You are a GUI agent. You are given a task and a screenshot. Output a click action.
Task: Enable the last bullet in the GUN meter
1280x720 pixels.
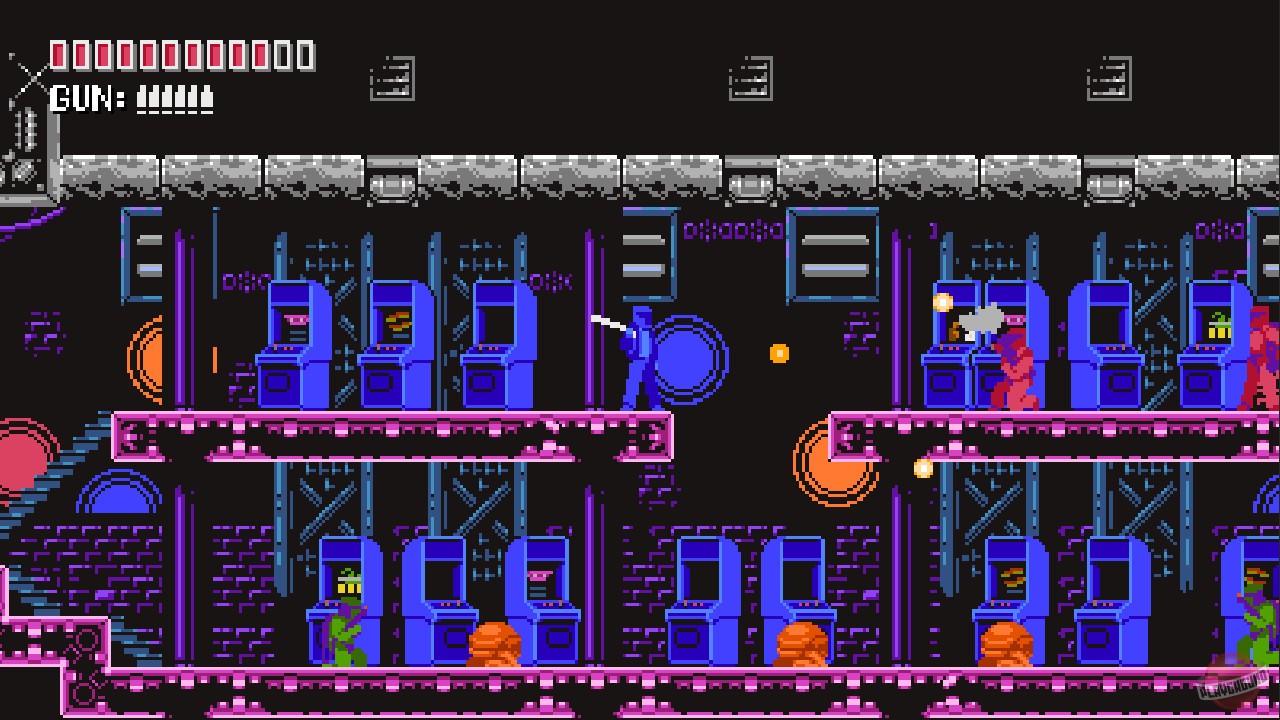click(206, 98)
